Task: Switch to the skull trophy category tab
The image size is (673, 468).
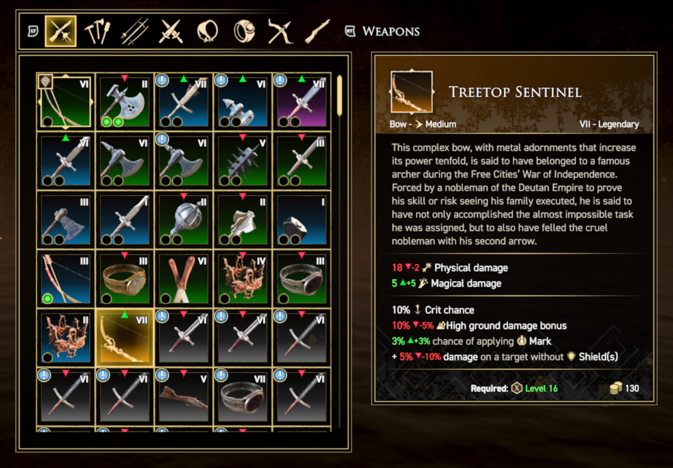Action: click(x=207, y=31)
